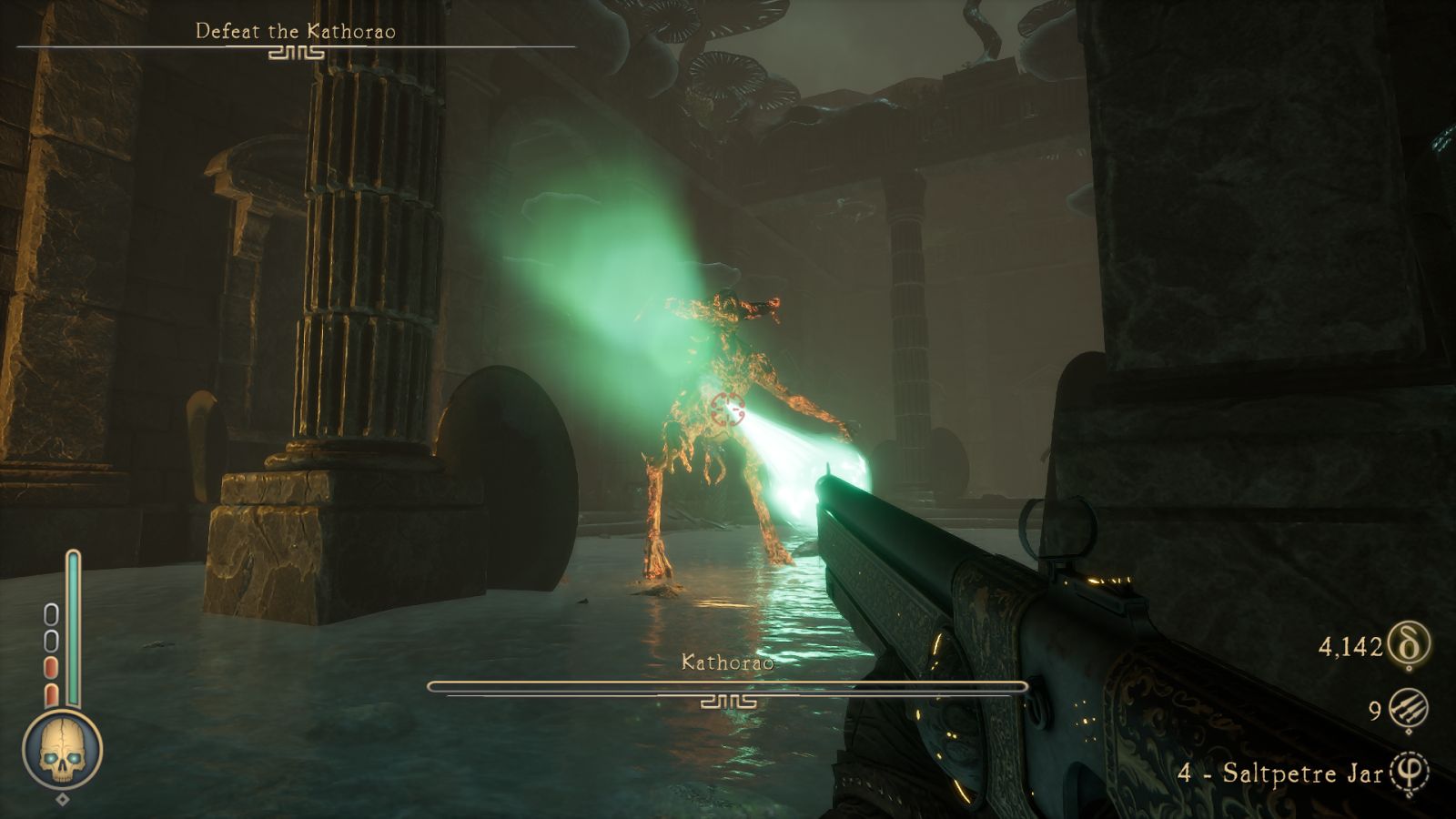Click the Defeat the Kathorao objective

pos(296,32)
